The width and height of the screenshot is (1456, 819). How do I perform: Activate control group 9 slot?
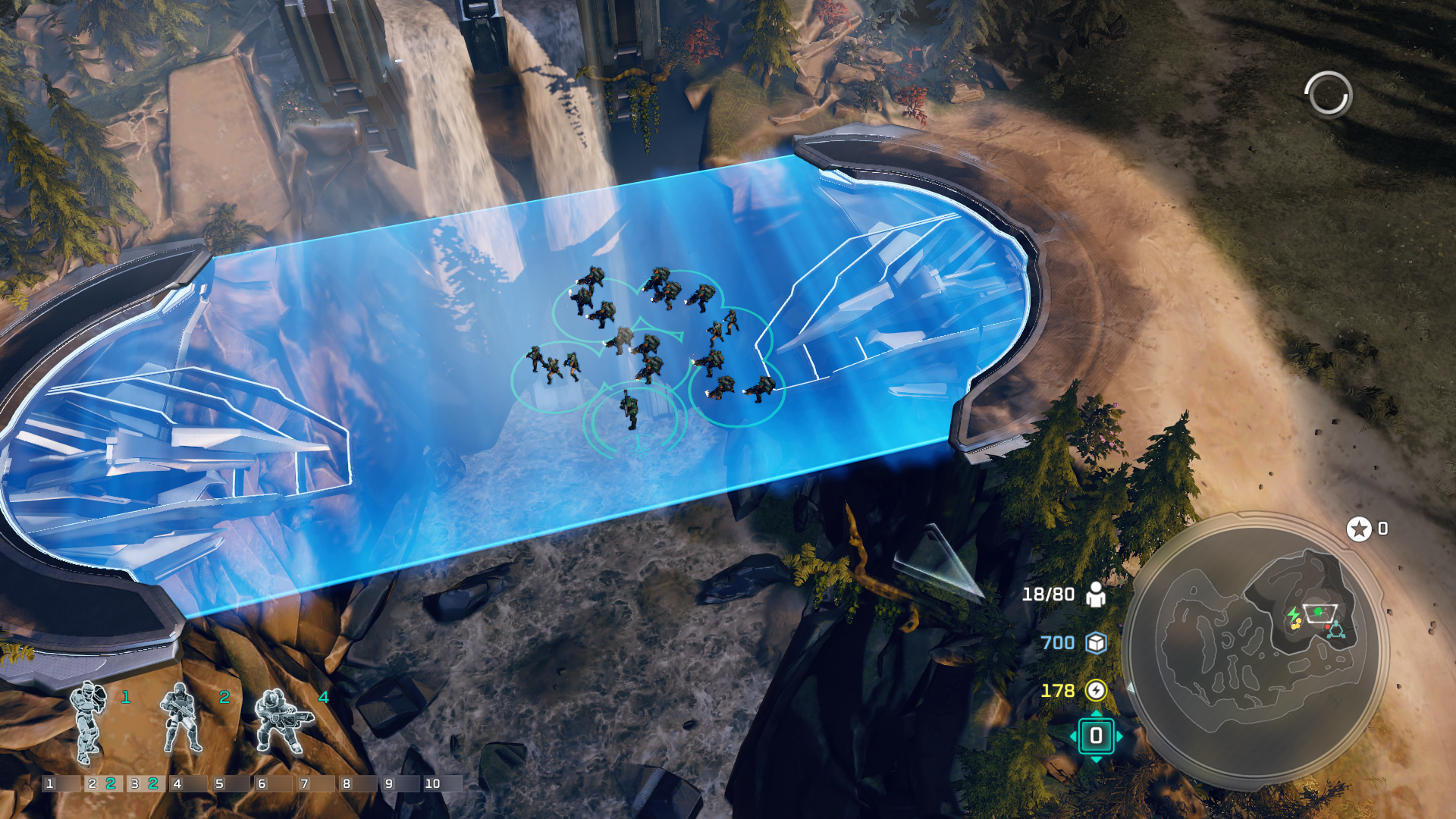pos(400,783)
